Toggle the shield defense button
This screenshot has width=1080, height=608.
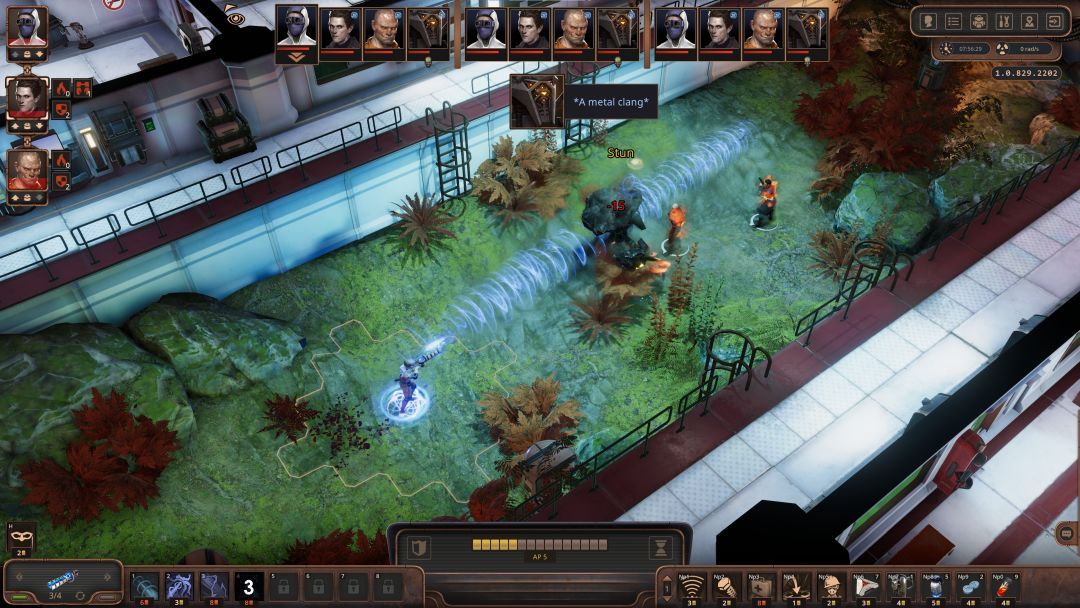click(x=420, y=547)
